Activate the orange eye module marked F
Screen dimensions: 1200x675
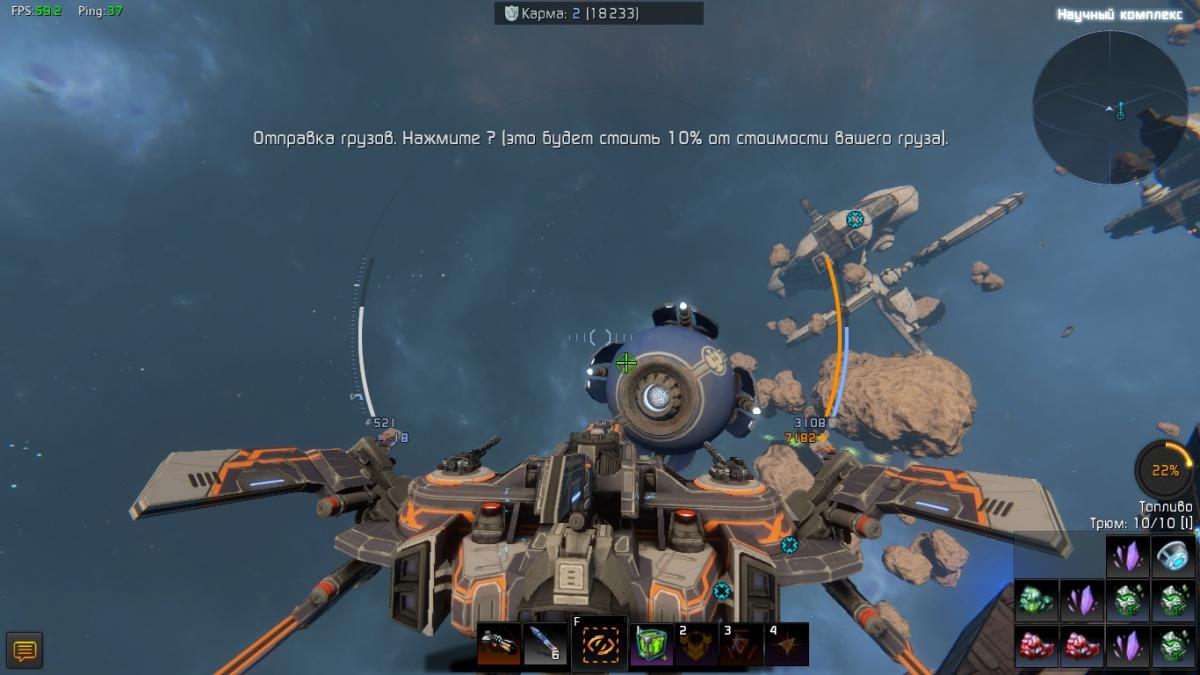pyautogui.click(x=599, y=644)
